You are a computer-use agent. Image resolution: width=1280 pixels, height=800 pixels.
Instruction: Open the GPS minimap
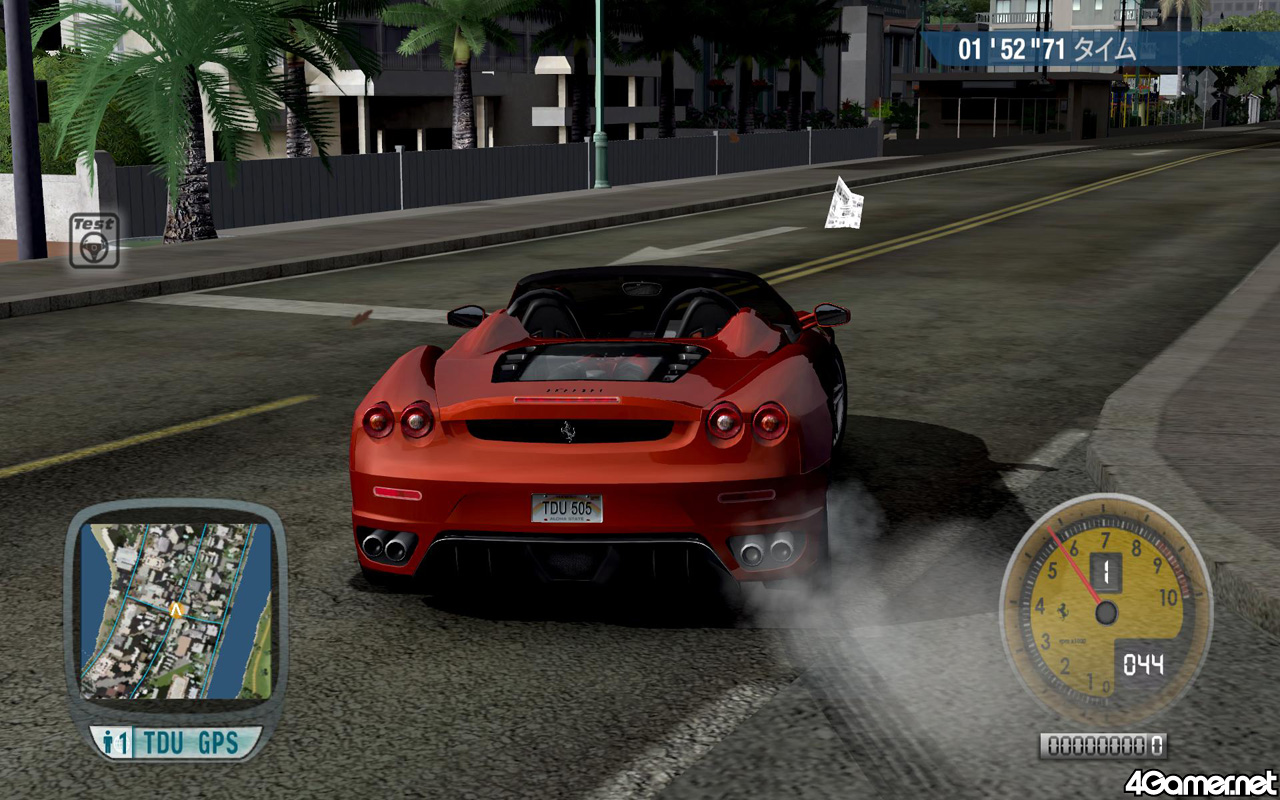coord(175,610)
